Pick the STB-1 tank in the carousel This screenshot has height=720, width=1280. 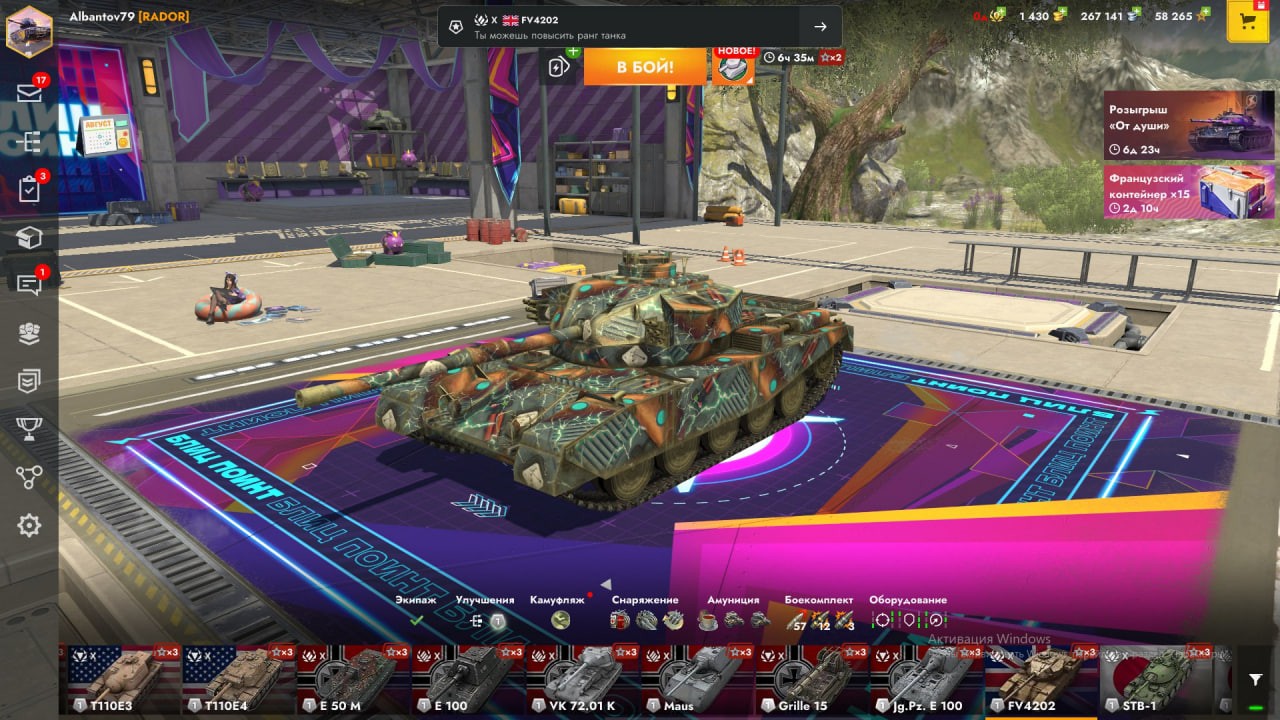(x=1156, y=680)
